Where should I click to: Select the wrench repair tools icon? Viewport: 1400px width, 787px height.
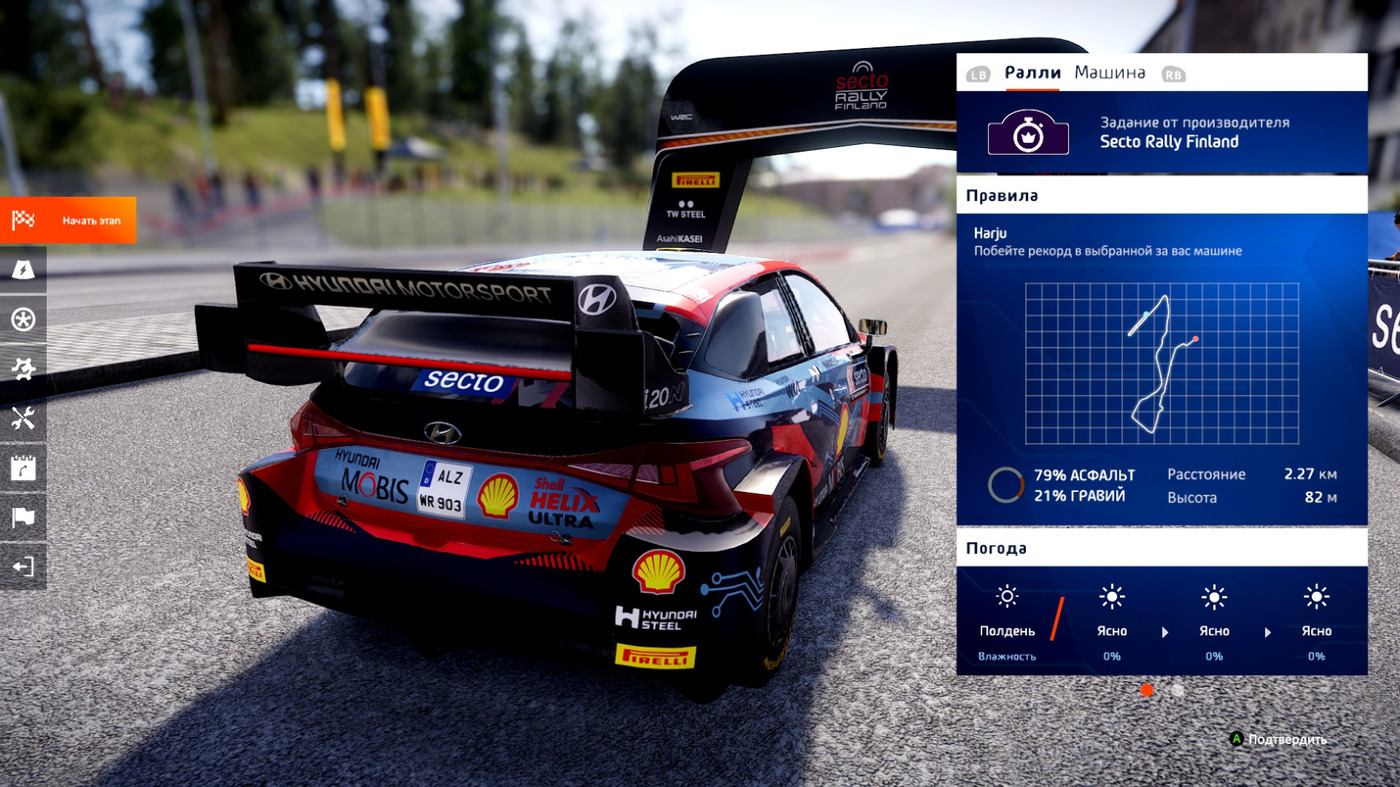tap(22, 417)
